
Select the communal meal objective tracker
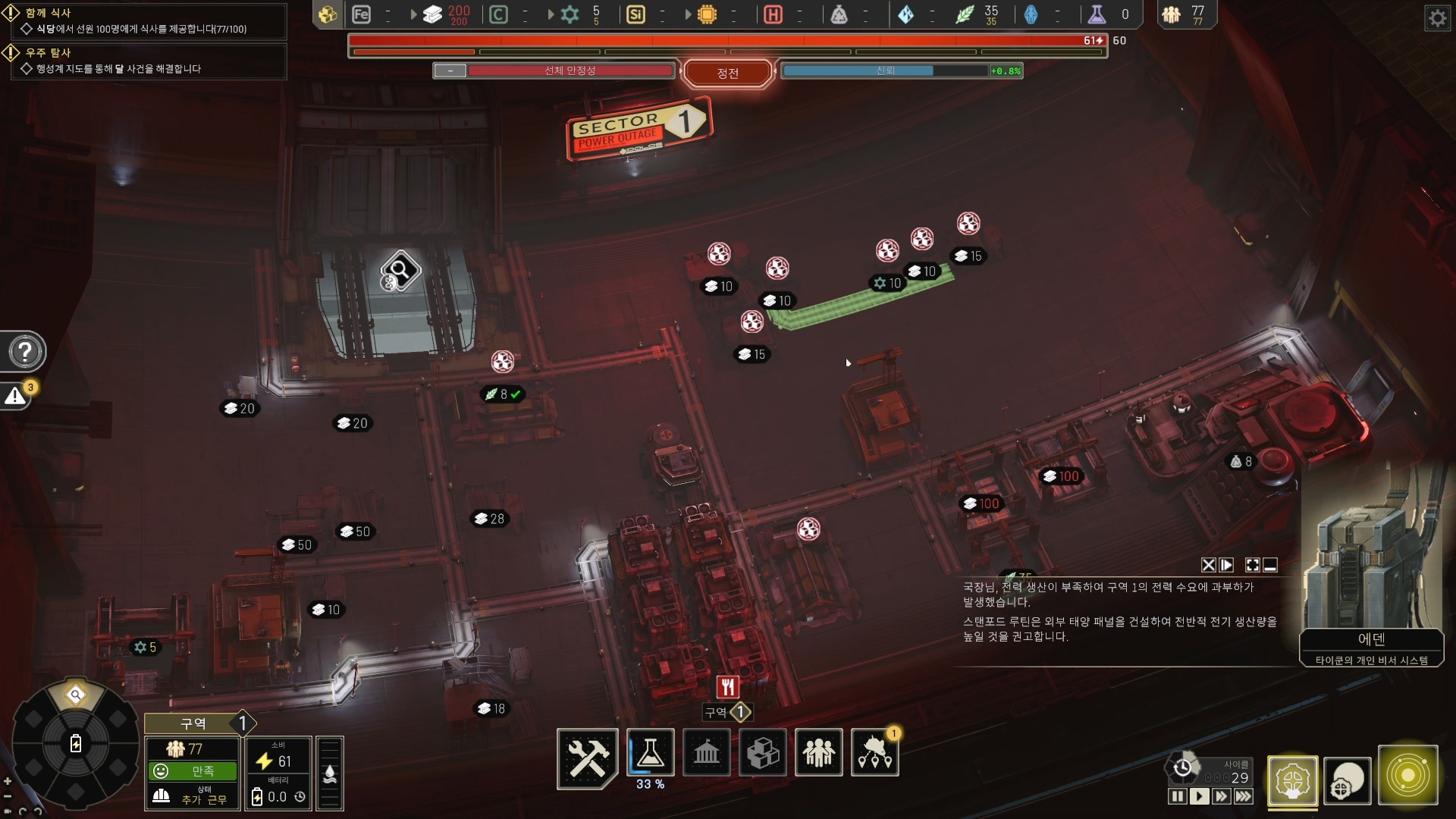[x=144, y=21]
